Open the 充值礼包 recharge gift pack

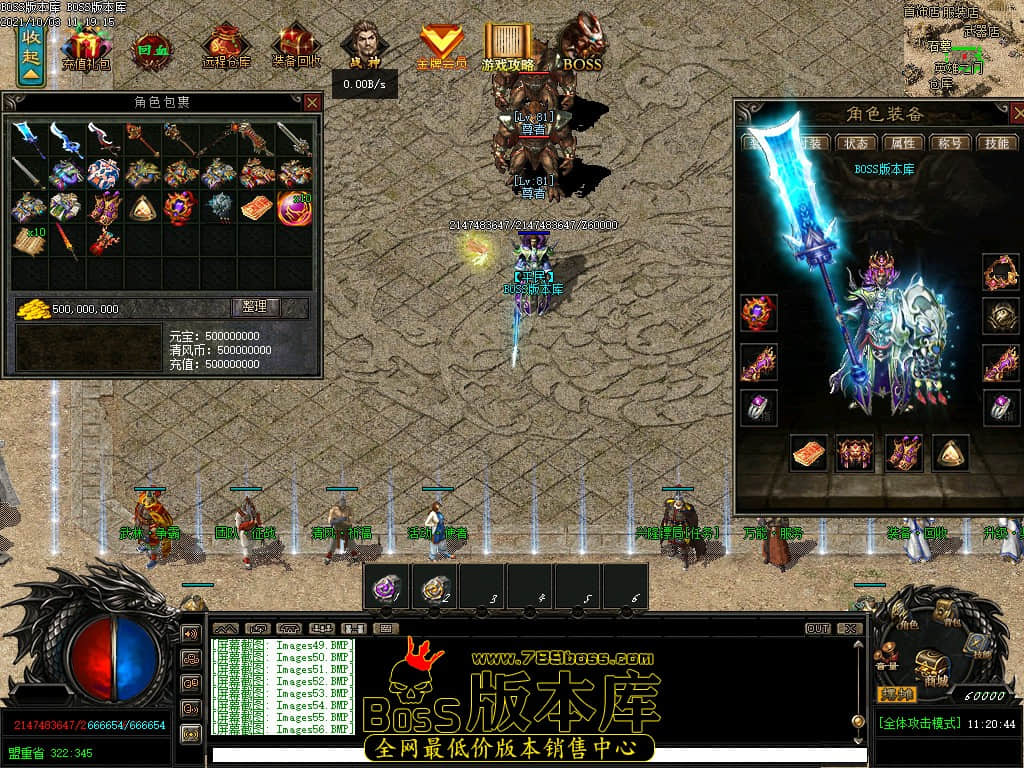click(x=87, y=46)
